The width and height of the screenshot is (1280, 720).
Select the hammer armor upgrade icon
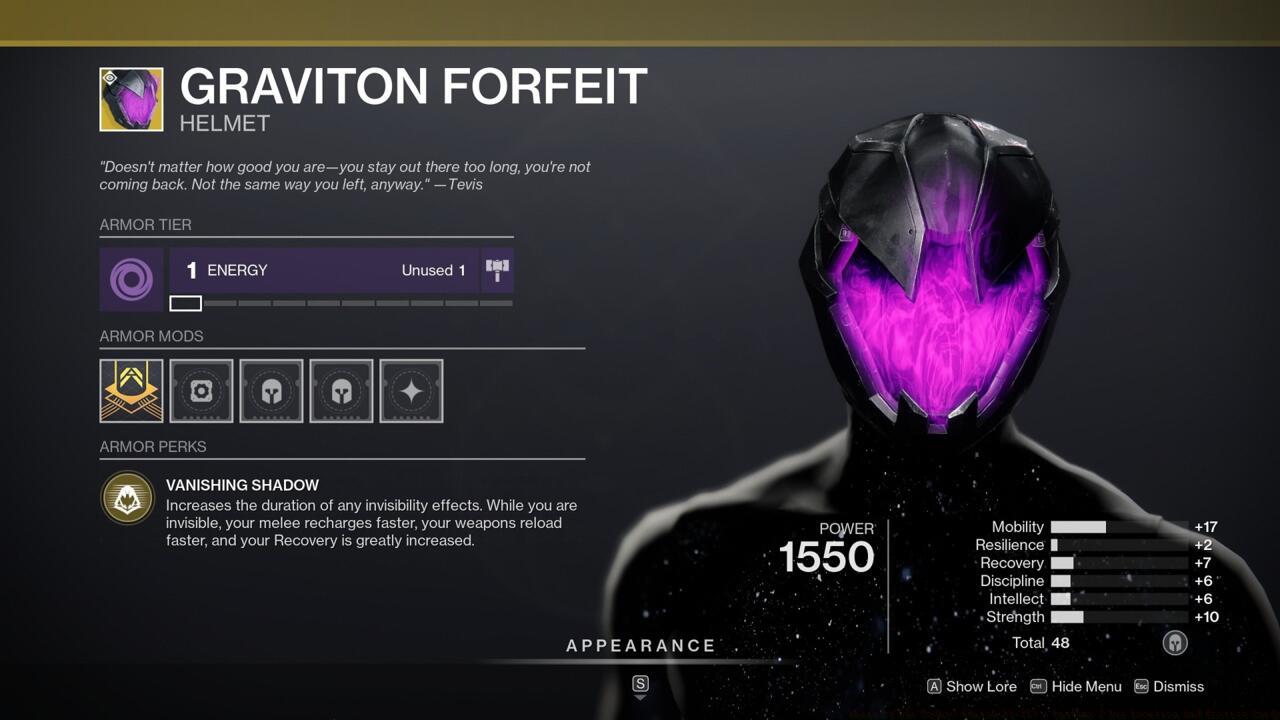(x=497, y=268)
